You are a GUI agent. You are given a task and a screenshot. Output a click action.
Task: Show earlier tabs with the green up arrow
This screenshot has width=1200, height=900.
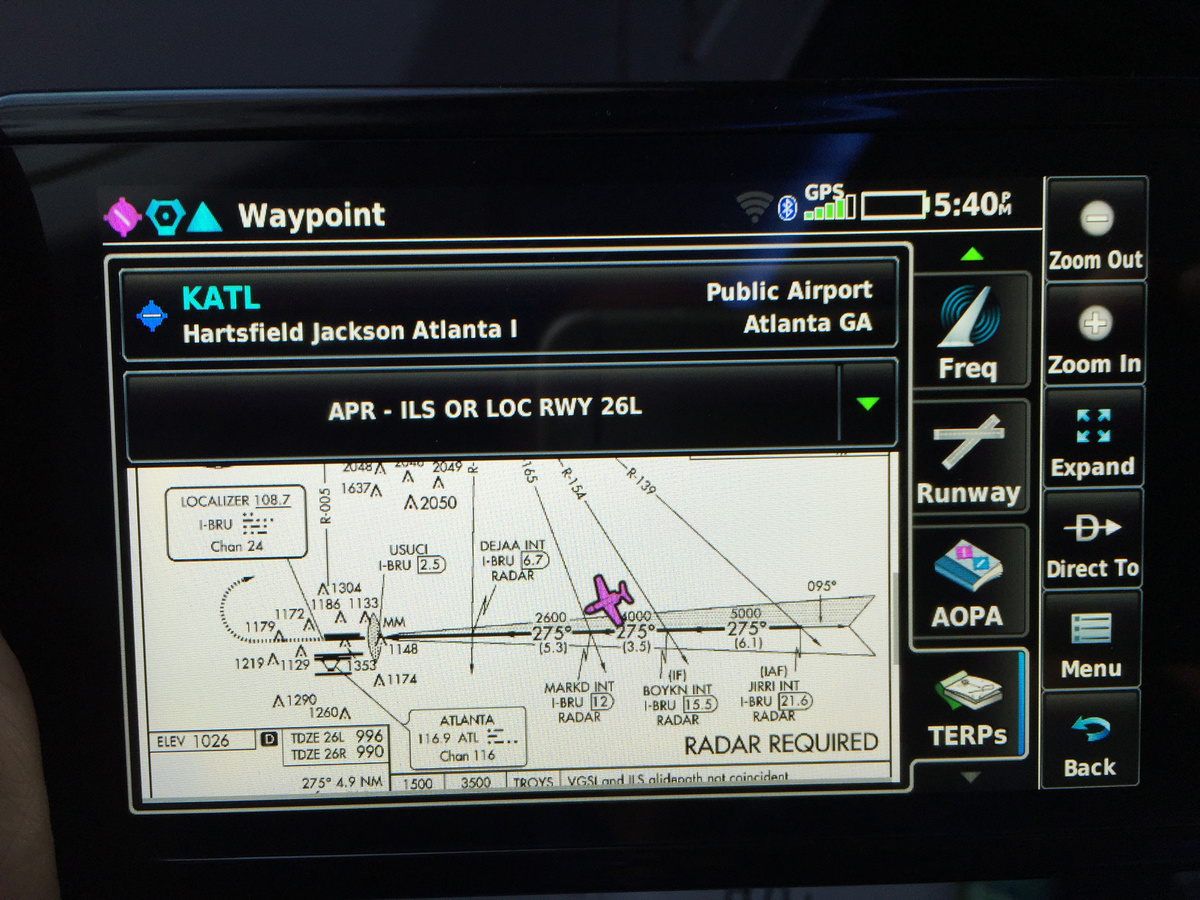point(971,255)
